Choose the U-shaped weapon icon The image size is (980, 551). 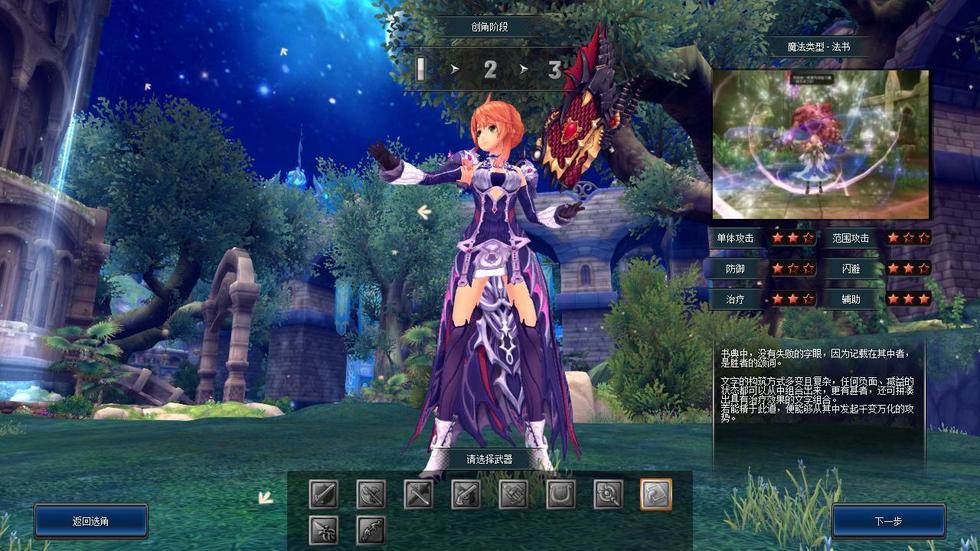561,494
